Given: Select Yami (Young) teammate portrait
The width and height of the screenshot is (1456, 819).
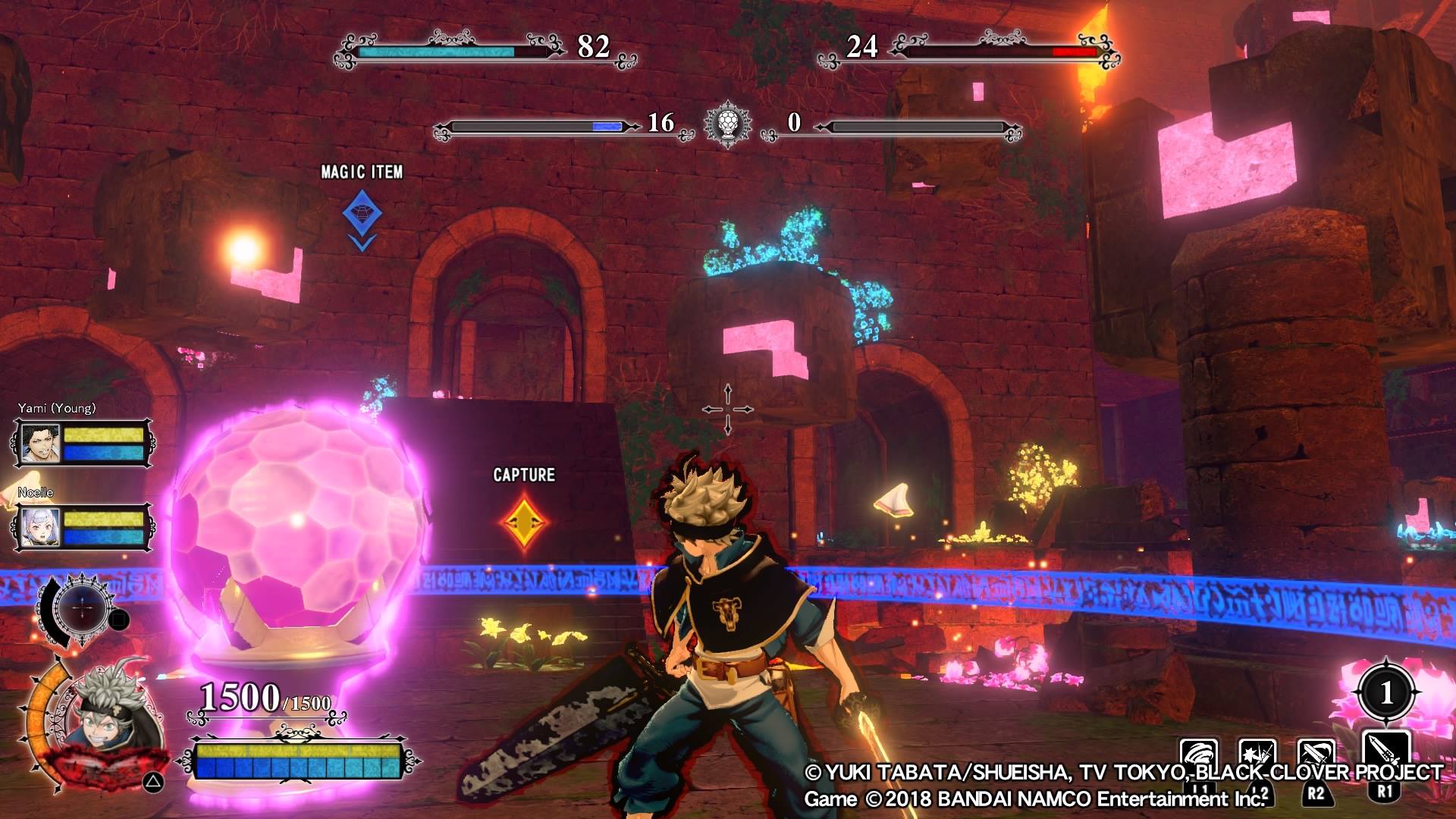Looking at the screenshot, I should pyautogui.click(x=40, y=444).
